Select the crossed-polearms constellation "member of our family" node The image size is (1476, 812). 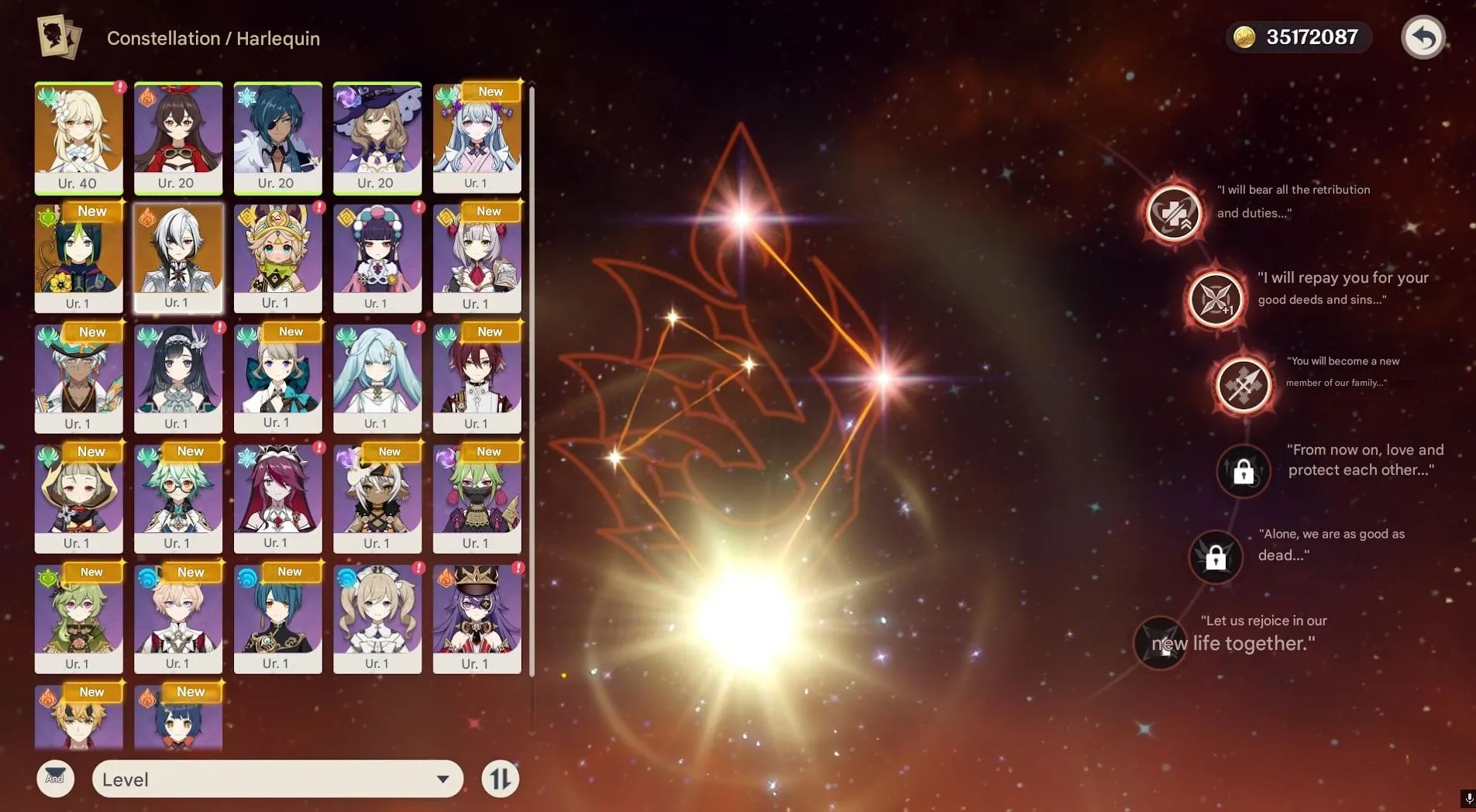point(1244,385)
